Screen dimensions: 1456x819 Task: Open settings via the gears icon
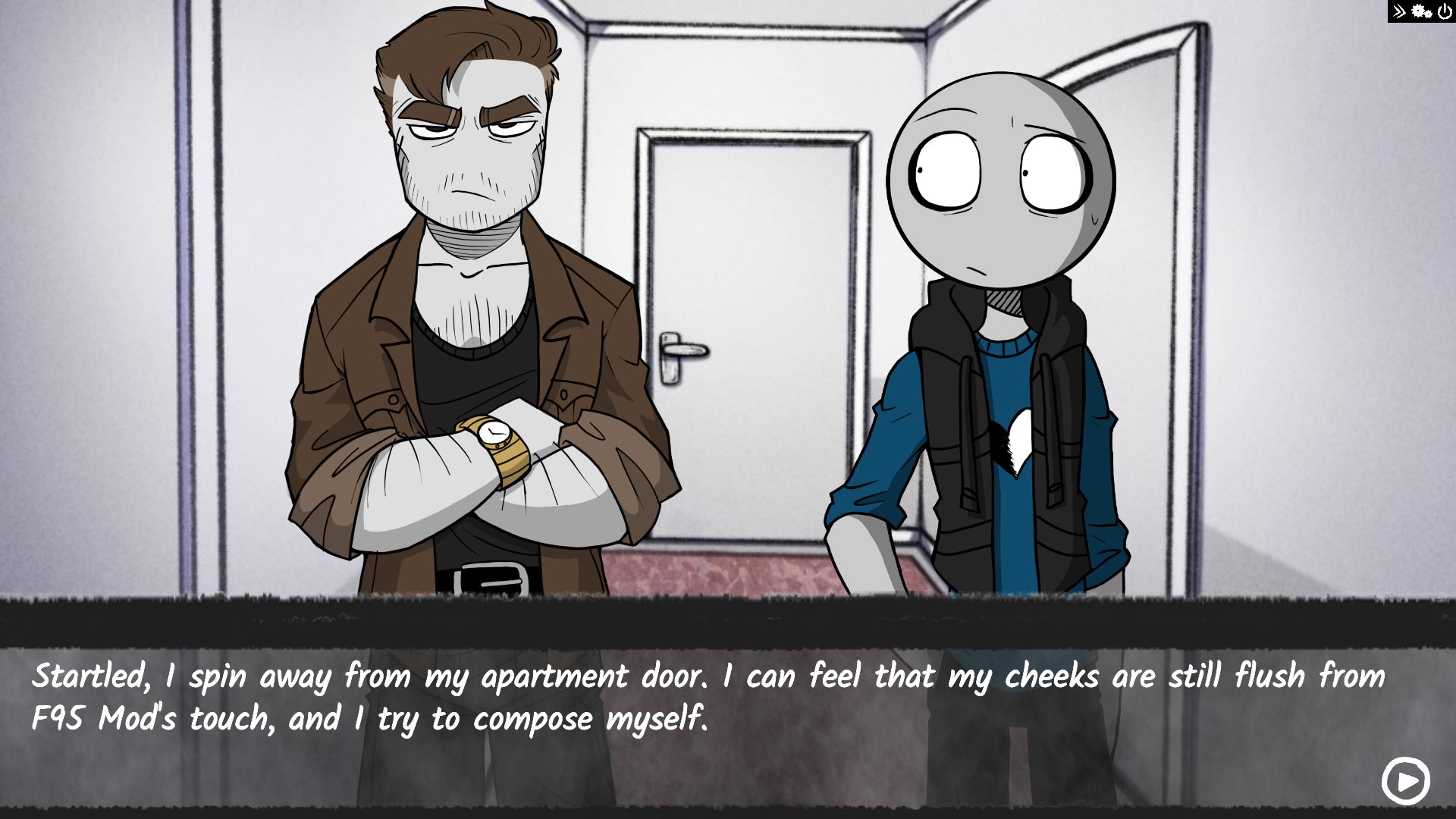1421,11
